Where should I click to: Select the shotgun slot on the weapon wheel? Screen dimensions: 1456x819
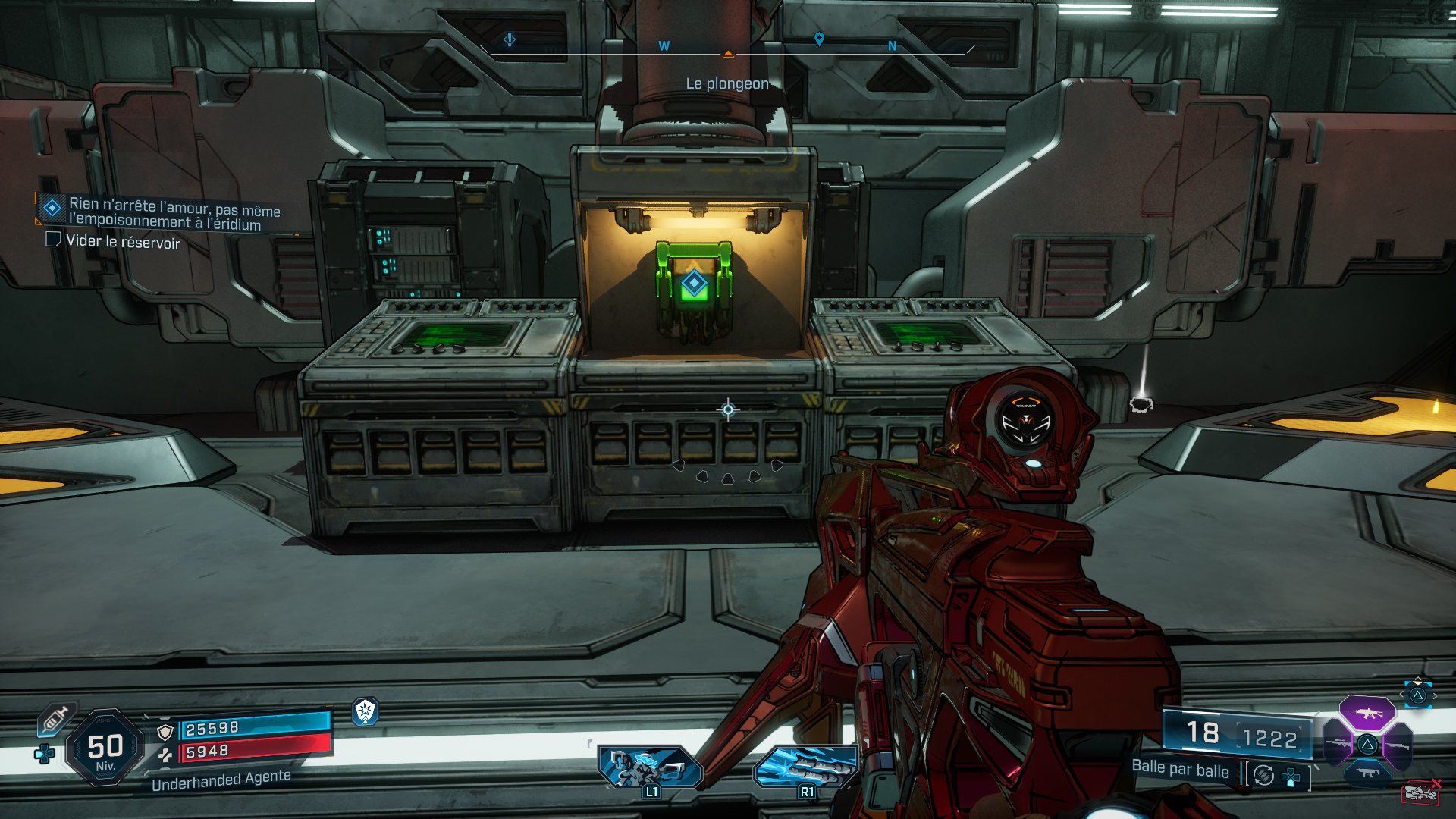pyautogui.click(x=1398, y=745)
